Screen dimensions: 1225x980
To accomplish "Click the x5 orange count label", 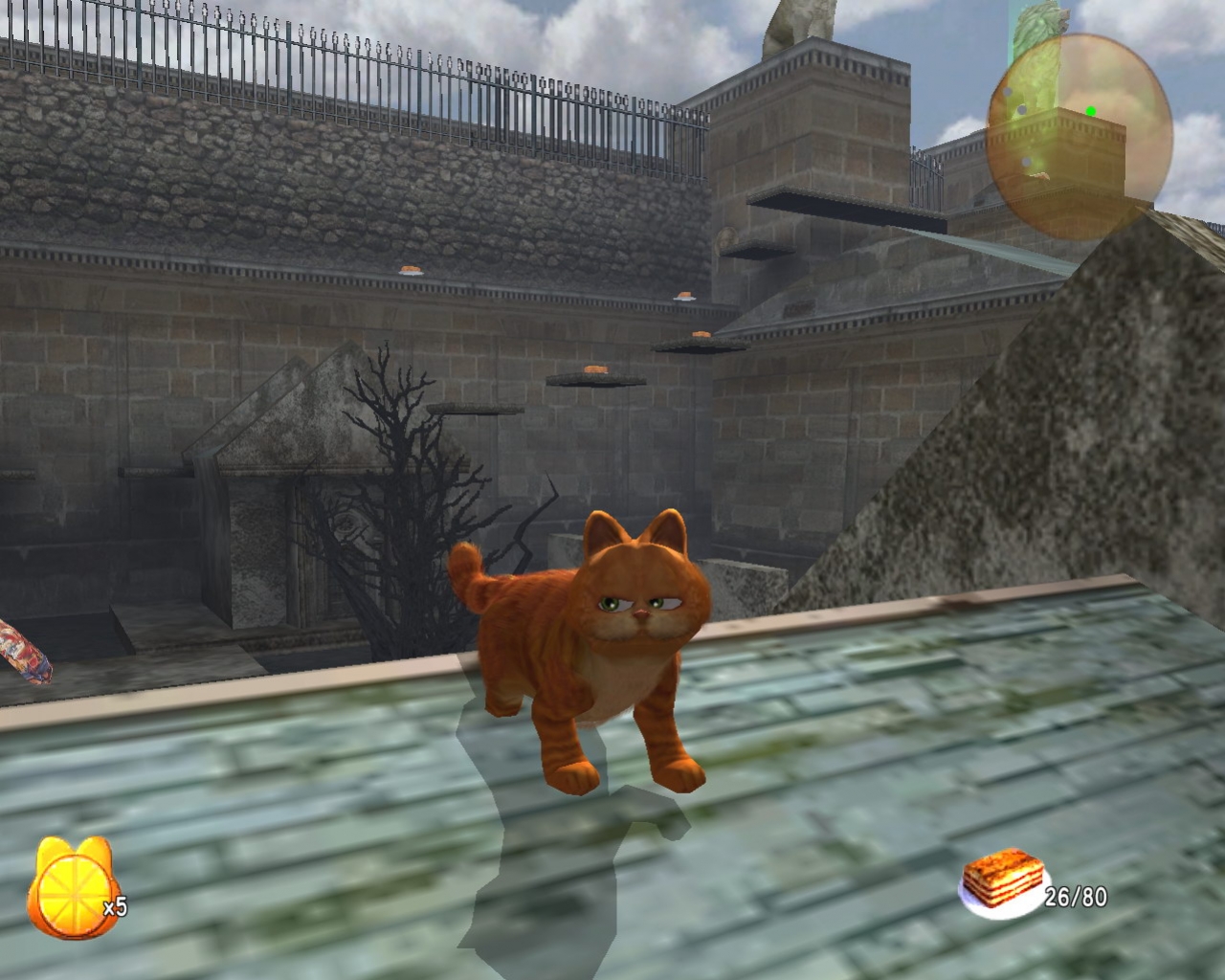I will pyautogui.click(x=114, y=908).
